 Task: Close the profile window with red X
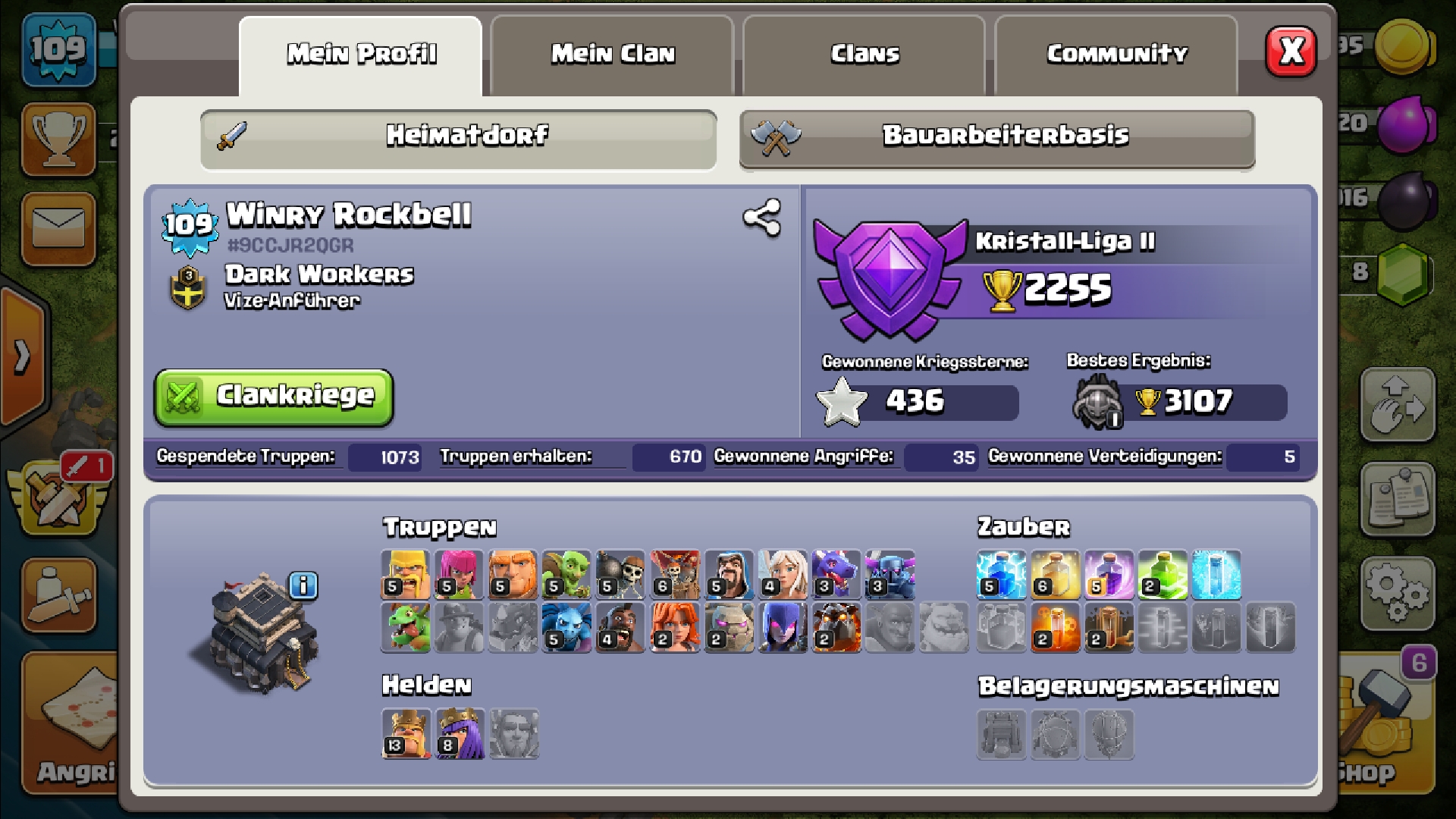(x=1291, y=52)
